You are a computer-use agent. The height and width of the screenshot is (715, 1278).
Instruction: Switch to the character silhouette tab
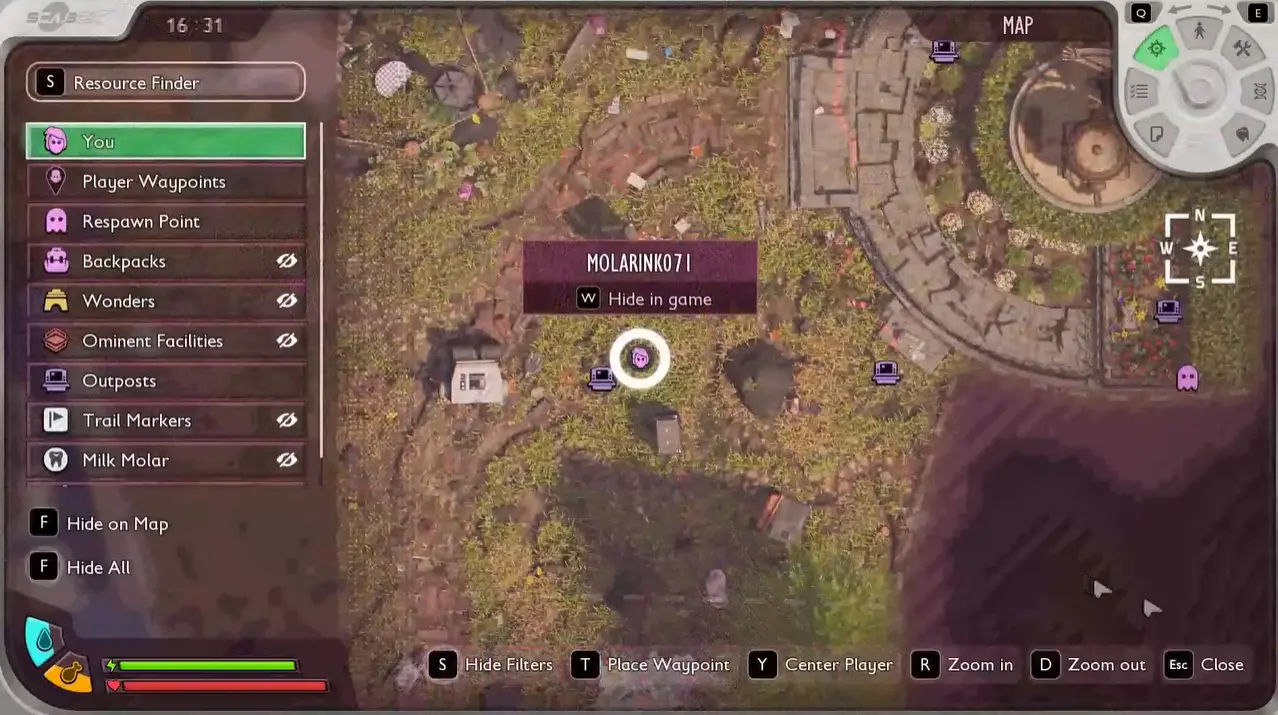coord(1199,32)
